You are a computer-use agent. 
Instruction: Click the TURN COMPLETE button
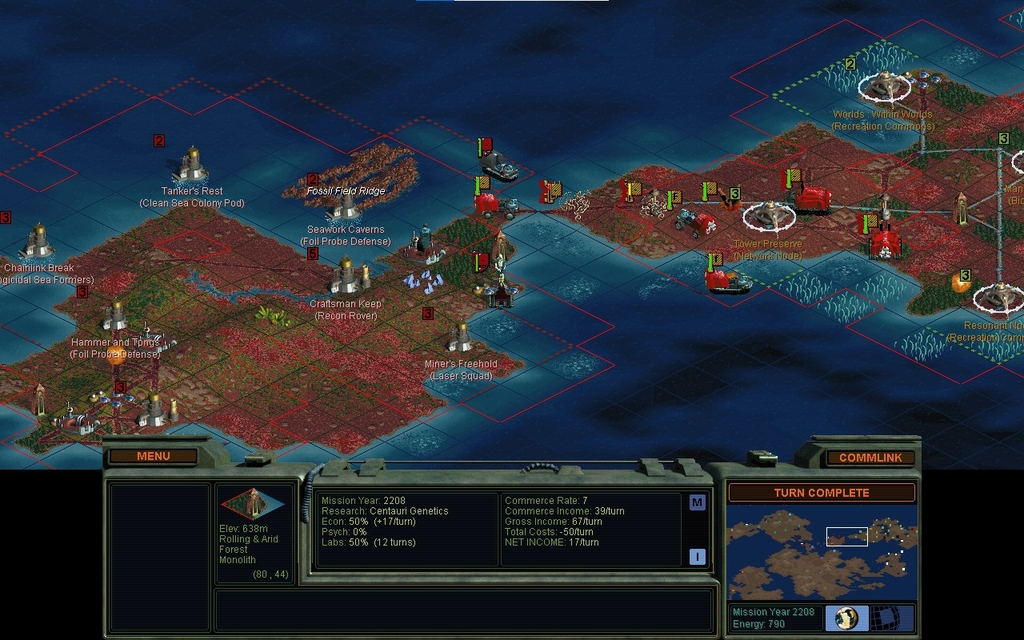(821, 492)
